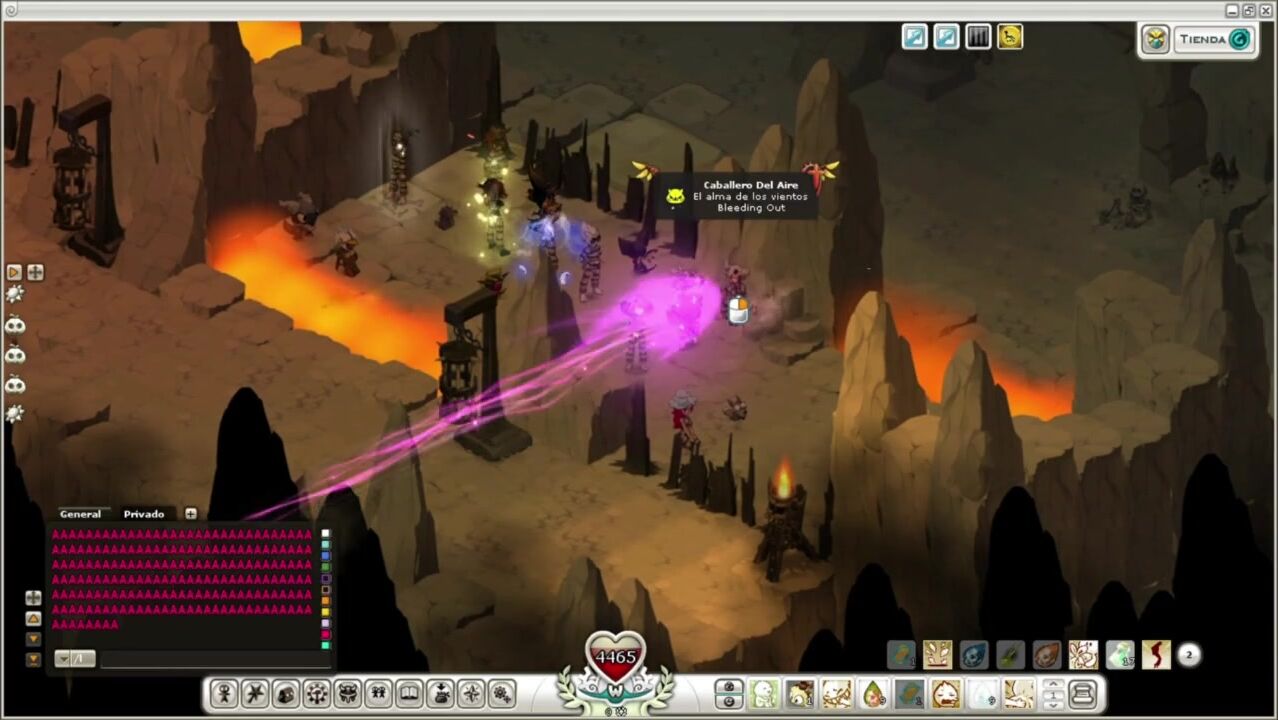Click the gears icon in the menu bar
The image size is (1278, 720).
point(502,693)
